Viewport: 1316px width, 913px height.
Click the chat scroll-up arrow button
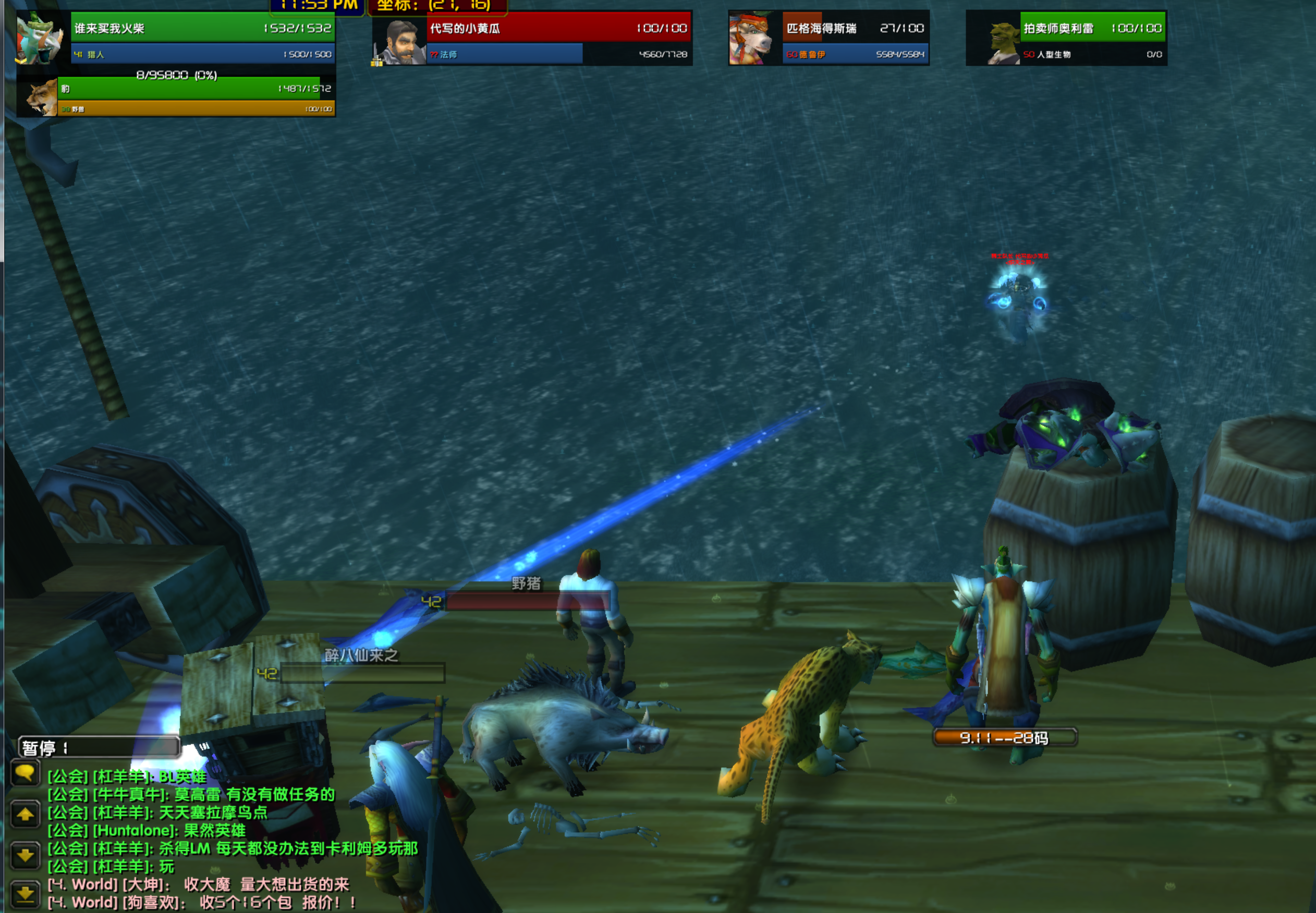point(25,814)
